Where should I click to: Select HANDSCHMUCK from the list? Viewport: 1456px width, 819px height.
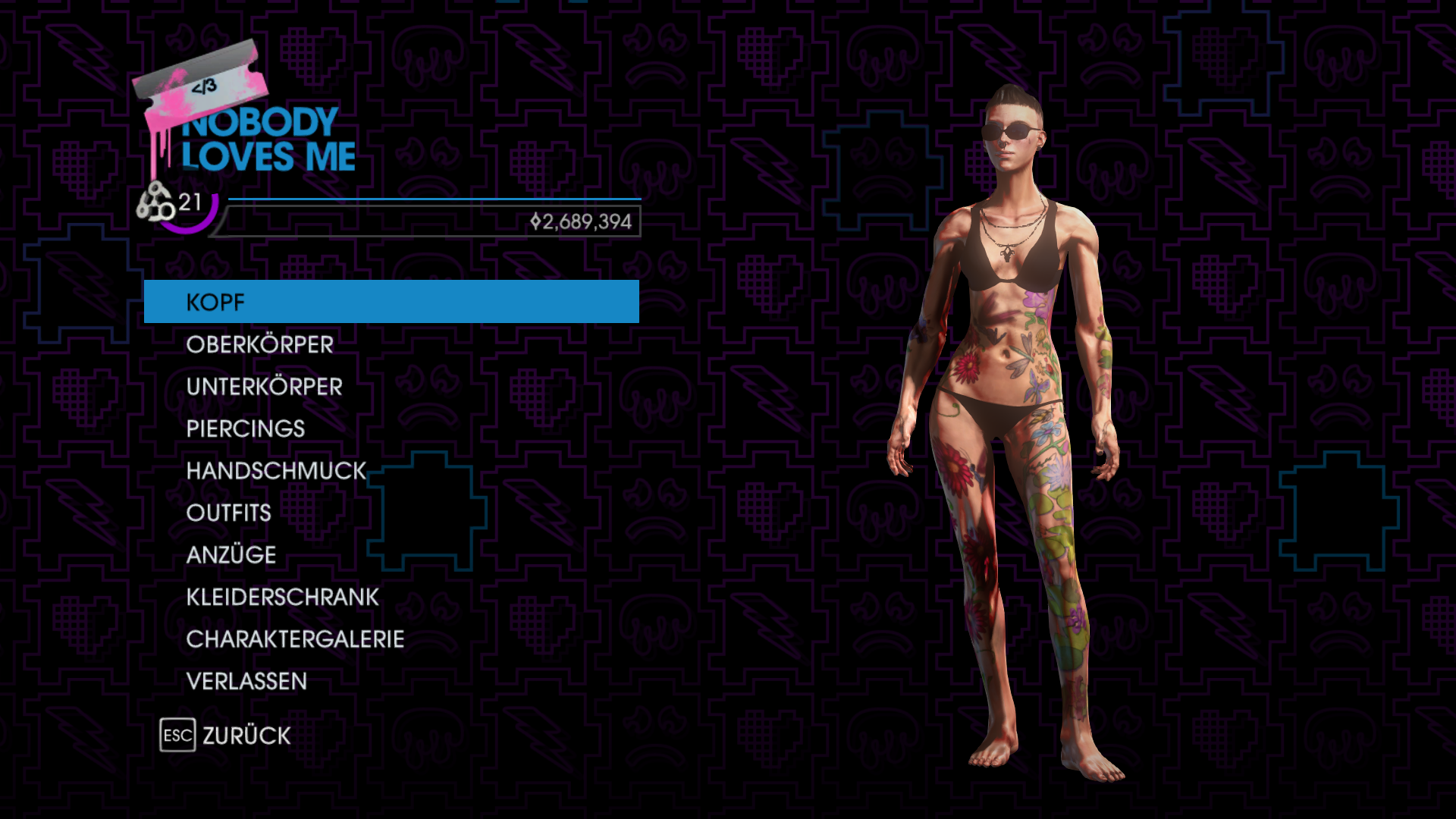point(276,471)
